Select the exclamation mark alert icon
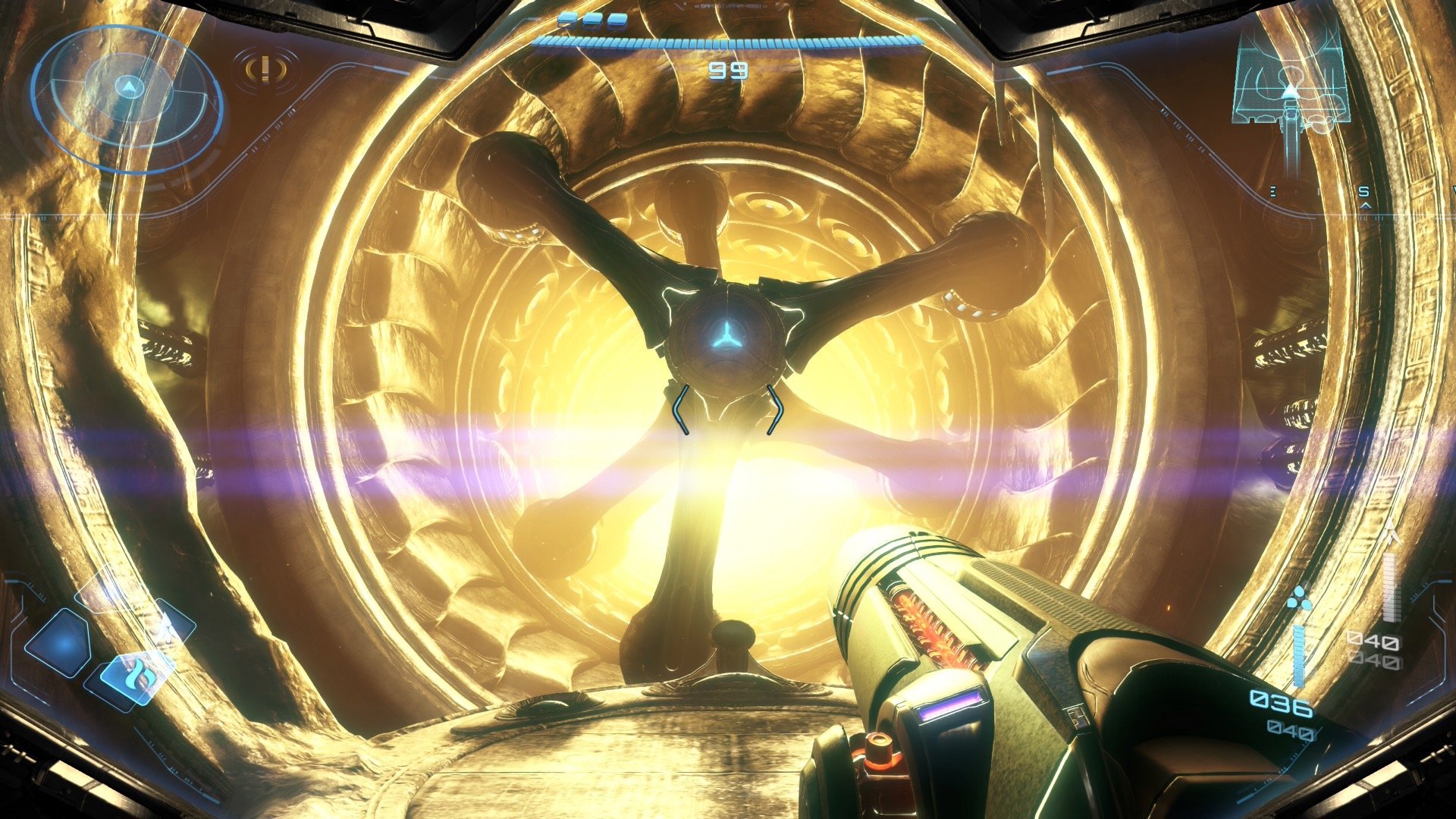1456x819 pixels. pyautogui.click(x=265, y=70)
